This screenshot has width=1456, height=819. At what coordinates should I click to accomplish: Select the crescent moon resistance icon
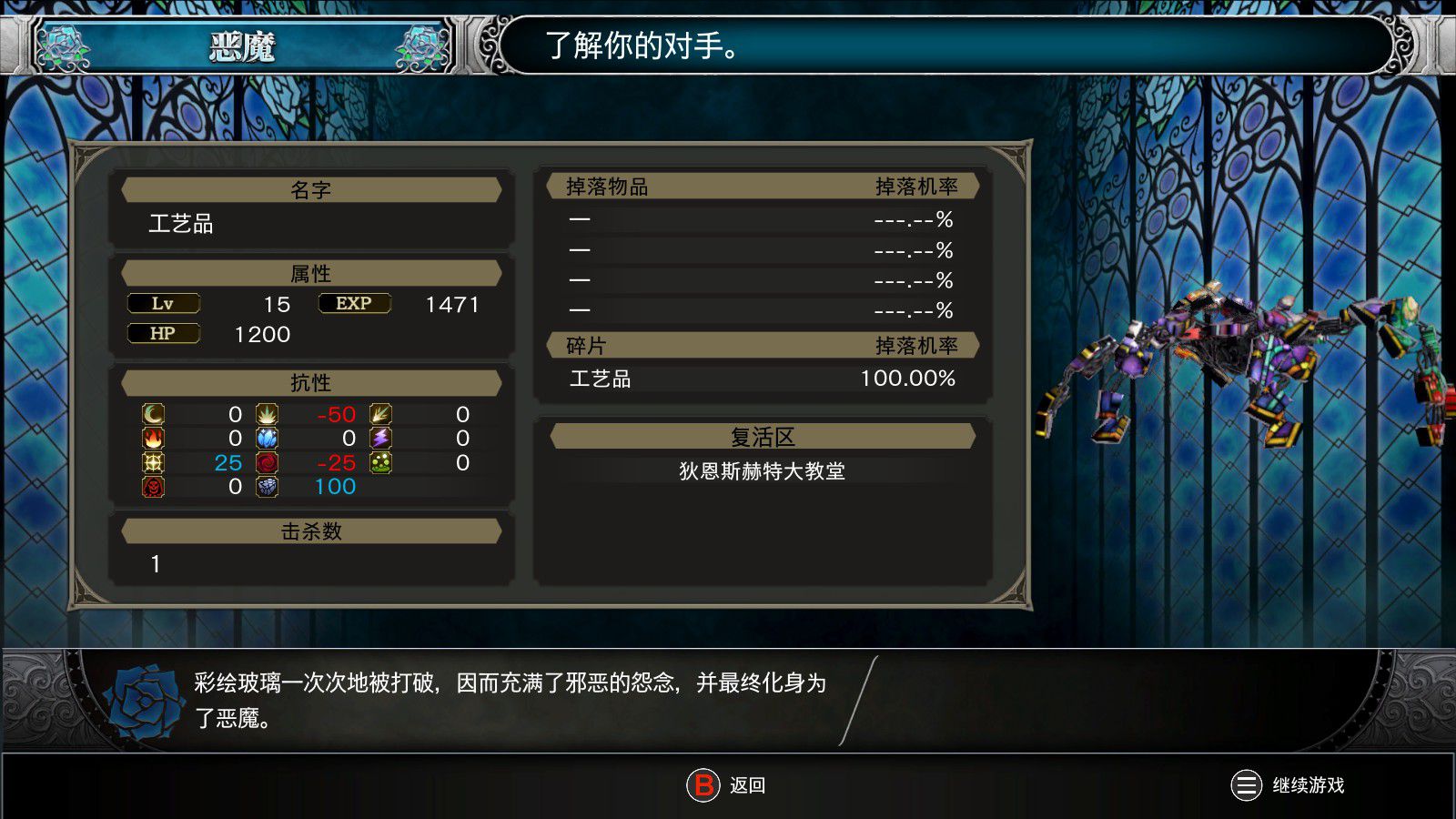tap(153, 414)
